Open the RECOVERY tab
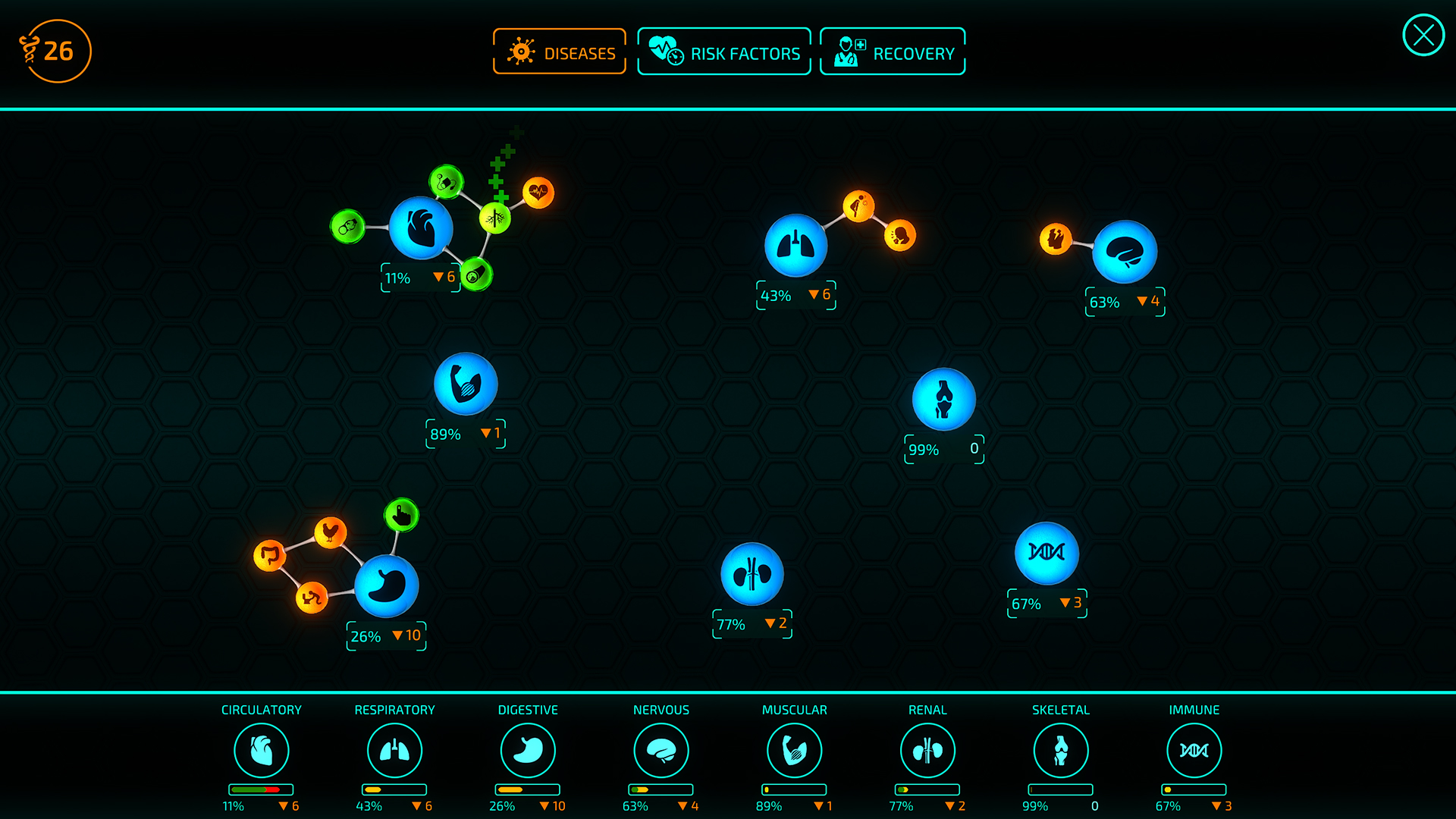This screenshot has width=1456, height=819. tap(892, 51)
